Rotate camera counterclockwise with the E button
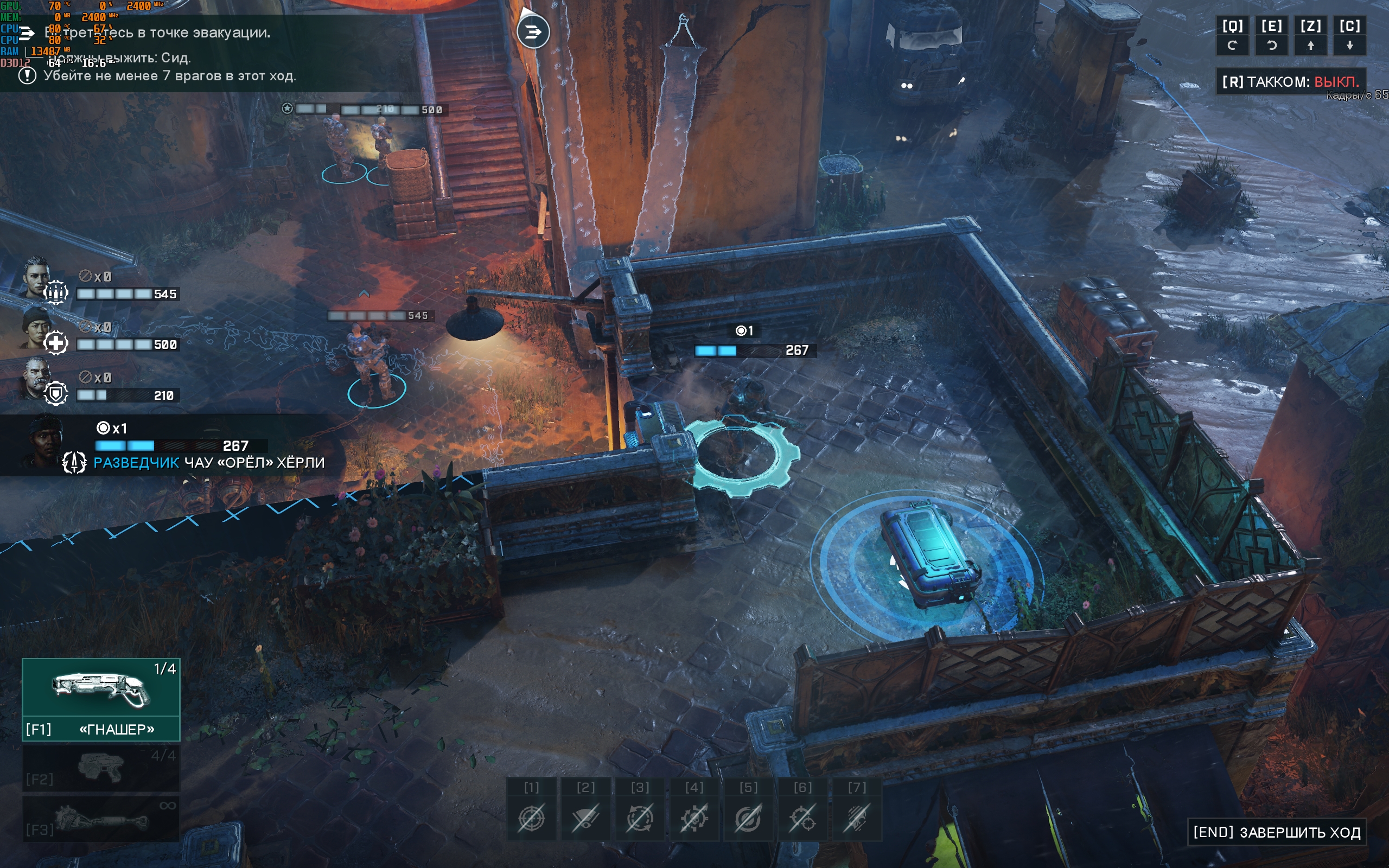Image resolution: width=1389 pixels, height=868 pixels. pyautogui.click(x=1271, y=36)
